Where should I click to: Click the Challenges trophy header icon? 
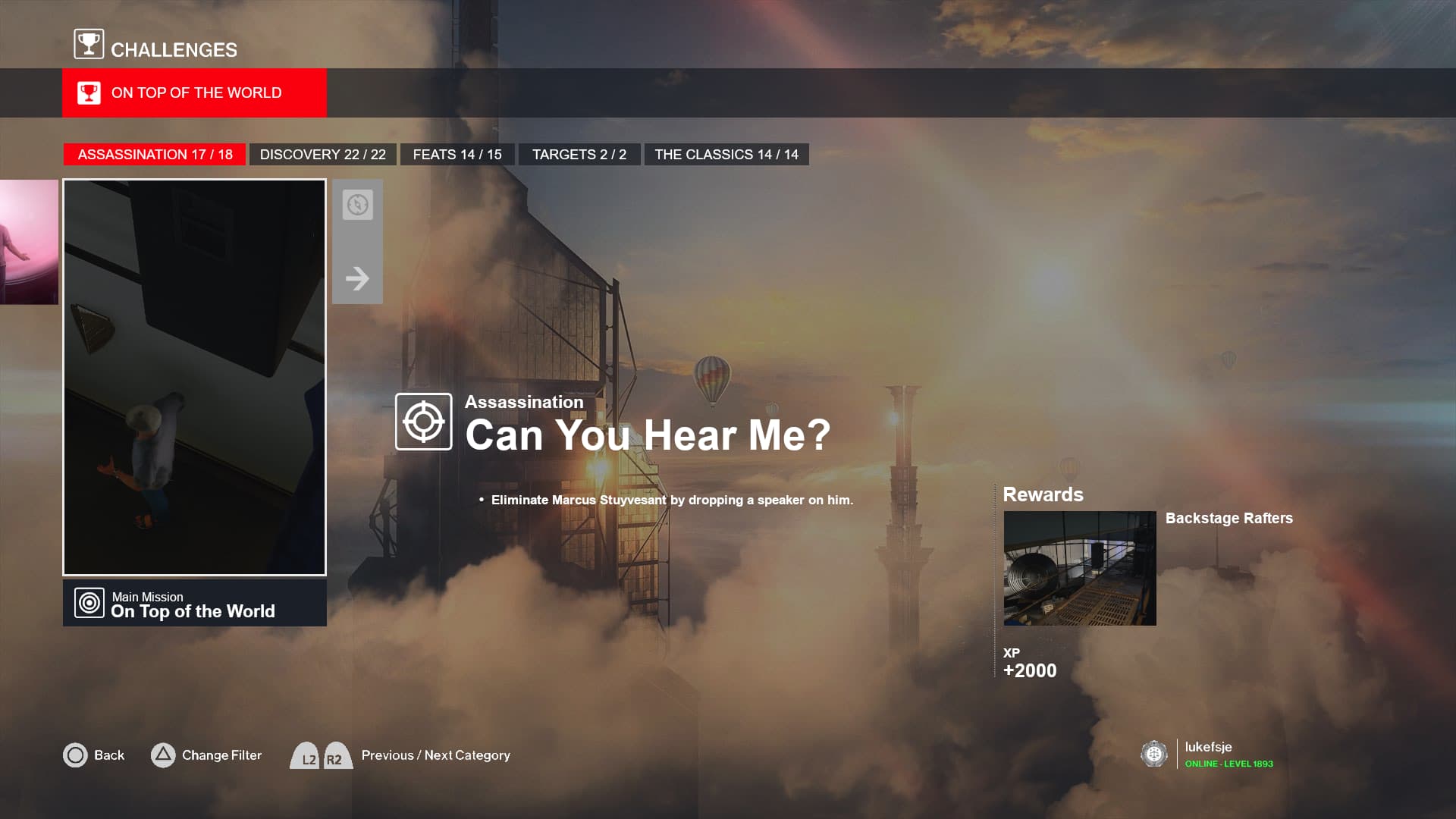(x=89, y=44)
